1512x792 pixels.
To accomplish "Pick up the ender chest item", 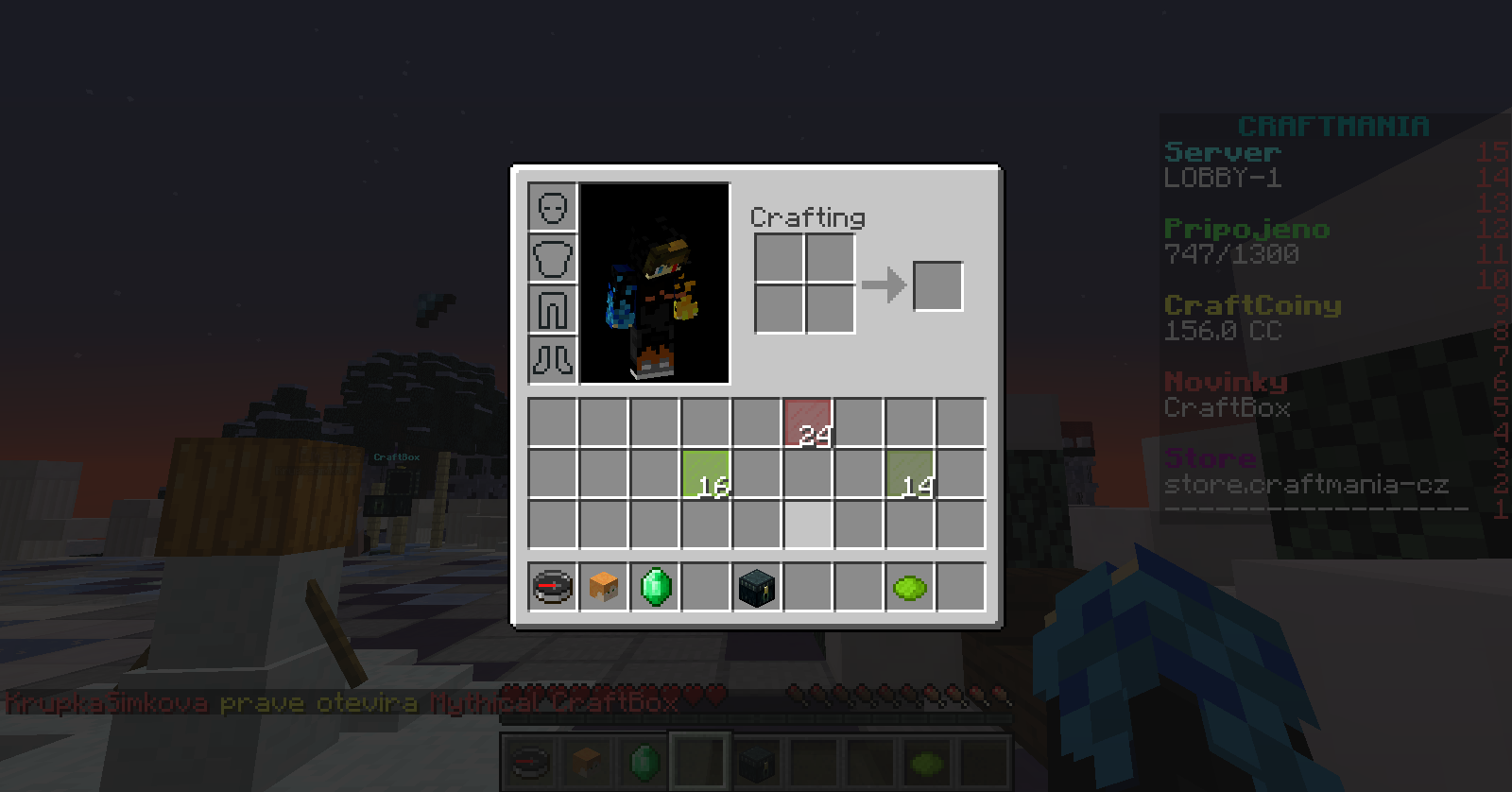I will (x=757, y=587).
